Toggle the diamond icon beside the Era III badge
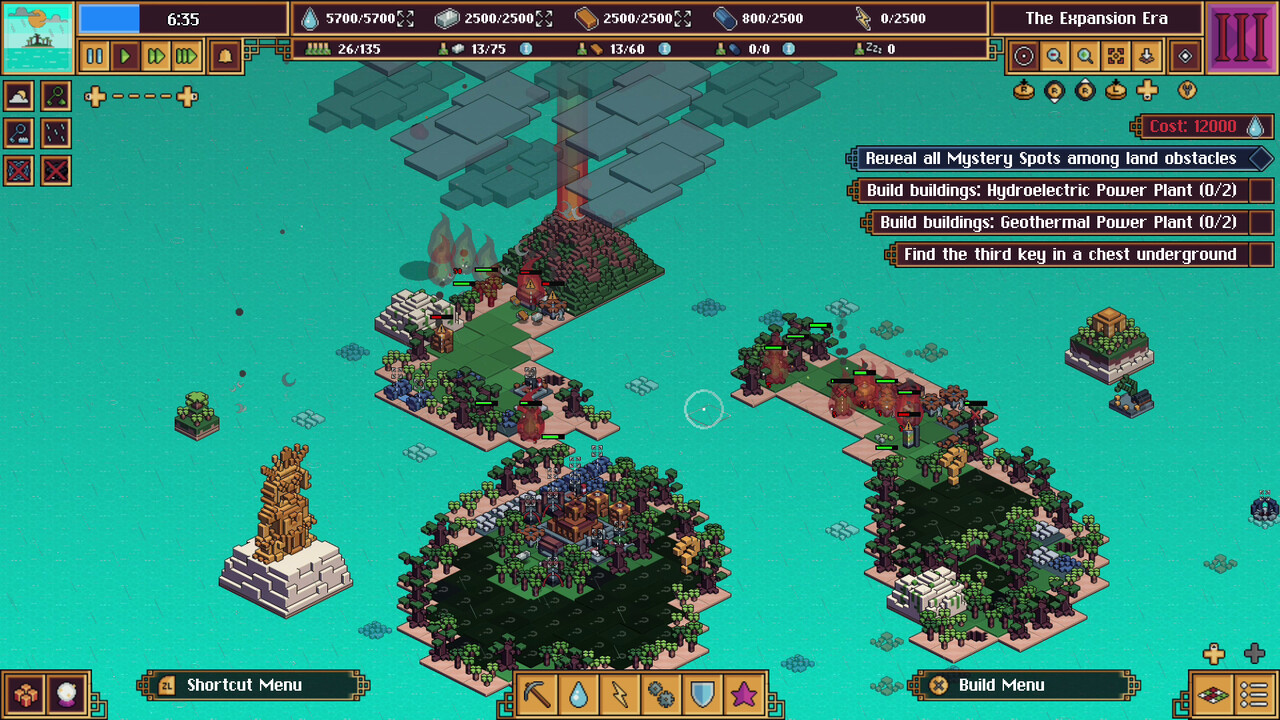Viewport: 1280px width, 720px height. [x=1185, y=56]
